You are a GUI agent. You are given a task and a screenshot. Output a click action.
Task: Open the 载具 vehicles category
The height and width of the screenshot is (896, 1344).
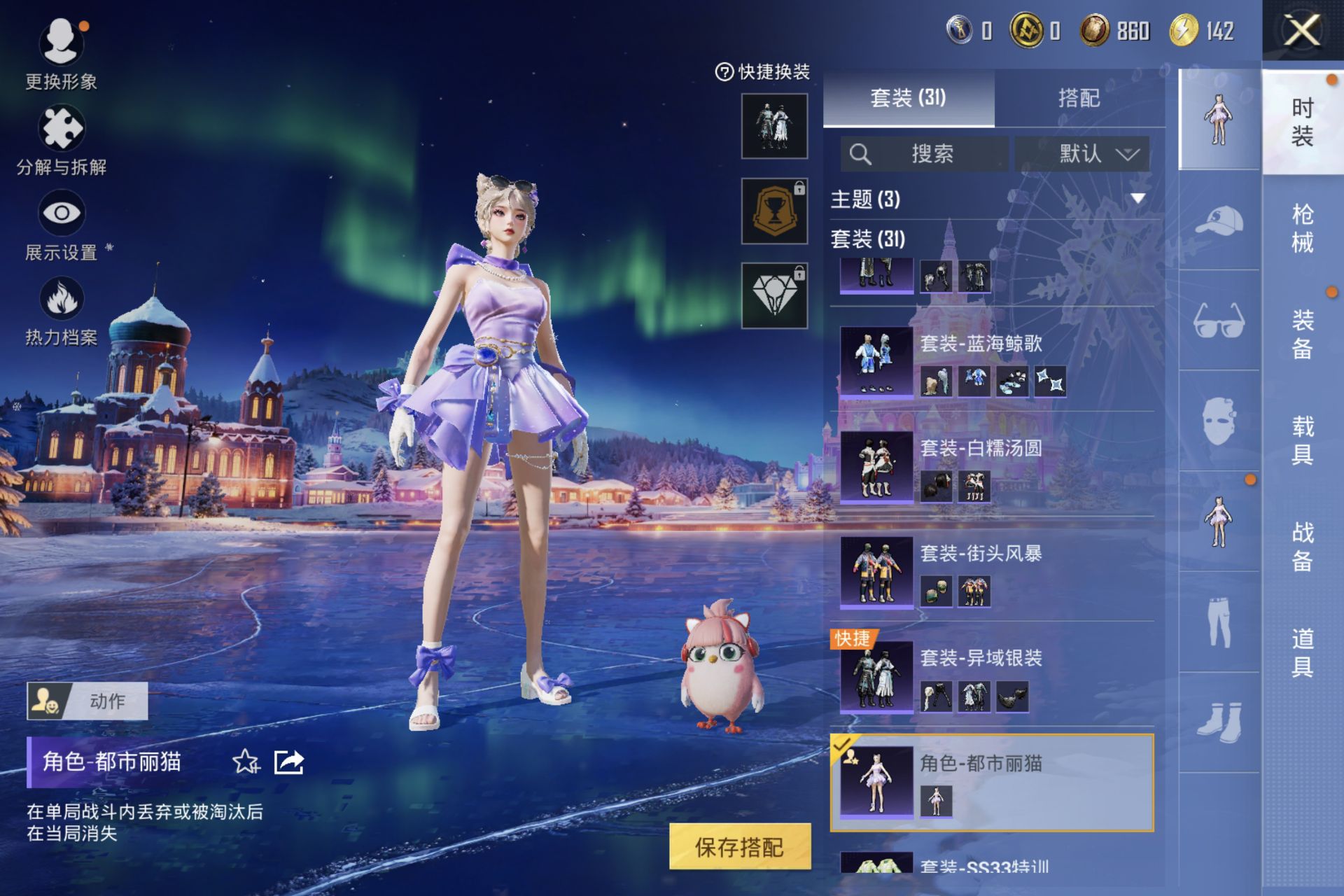point(1302,440)
